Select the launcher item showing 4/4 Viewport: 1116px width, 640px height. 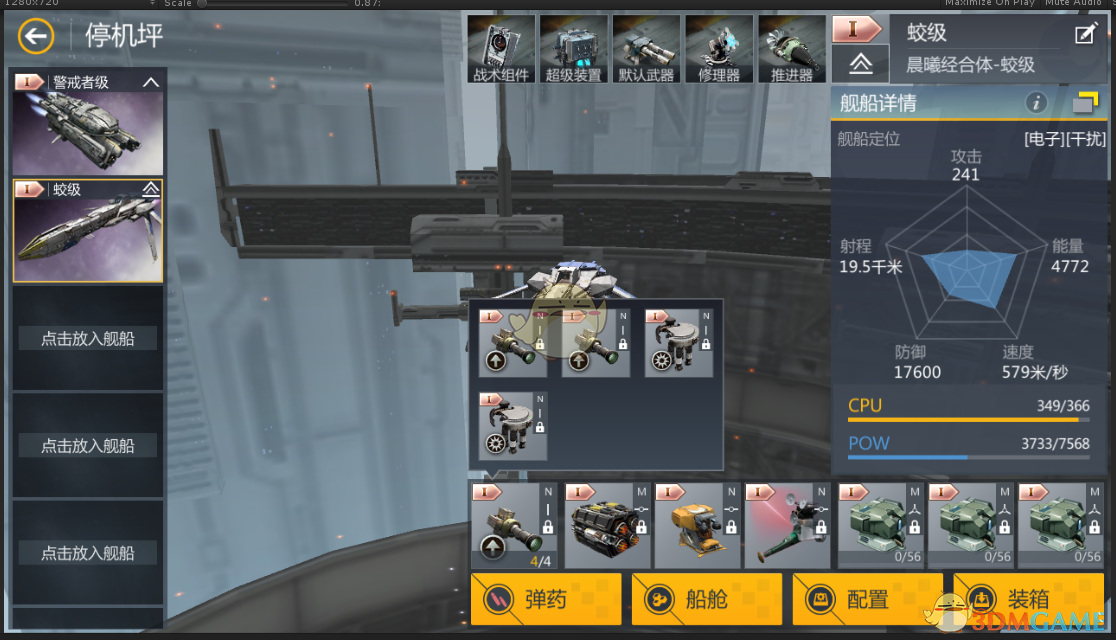tap(514, 525)
